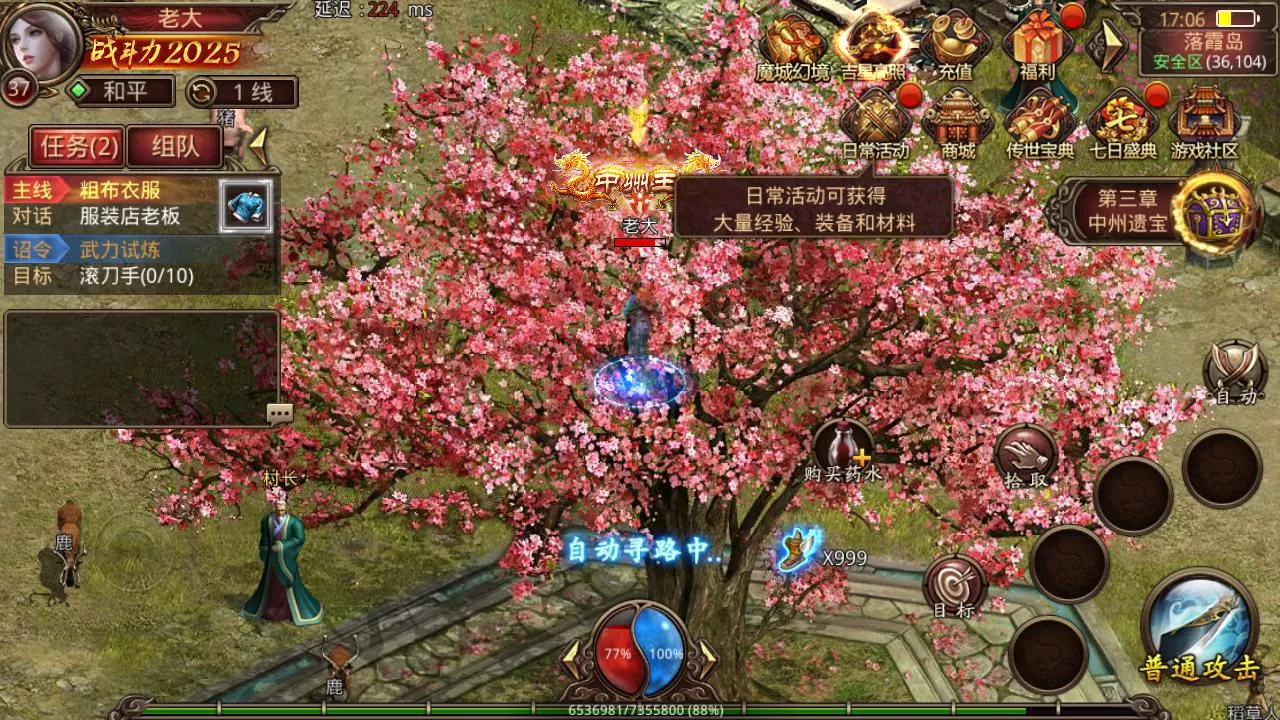
Task: Open the 七日盛典 seven-day event icon
Action: (1122, 122)
